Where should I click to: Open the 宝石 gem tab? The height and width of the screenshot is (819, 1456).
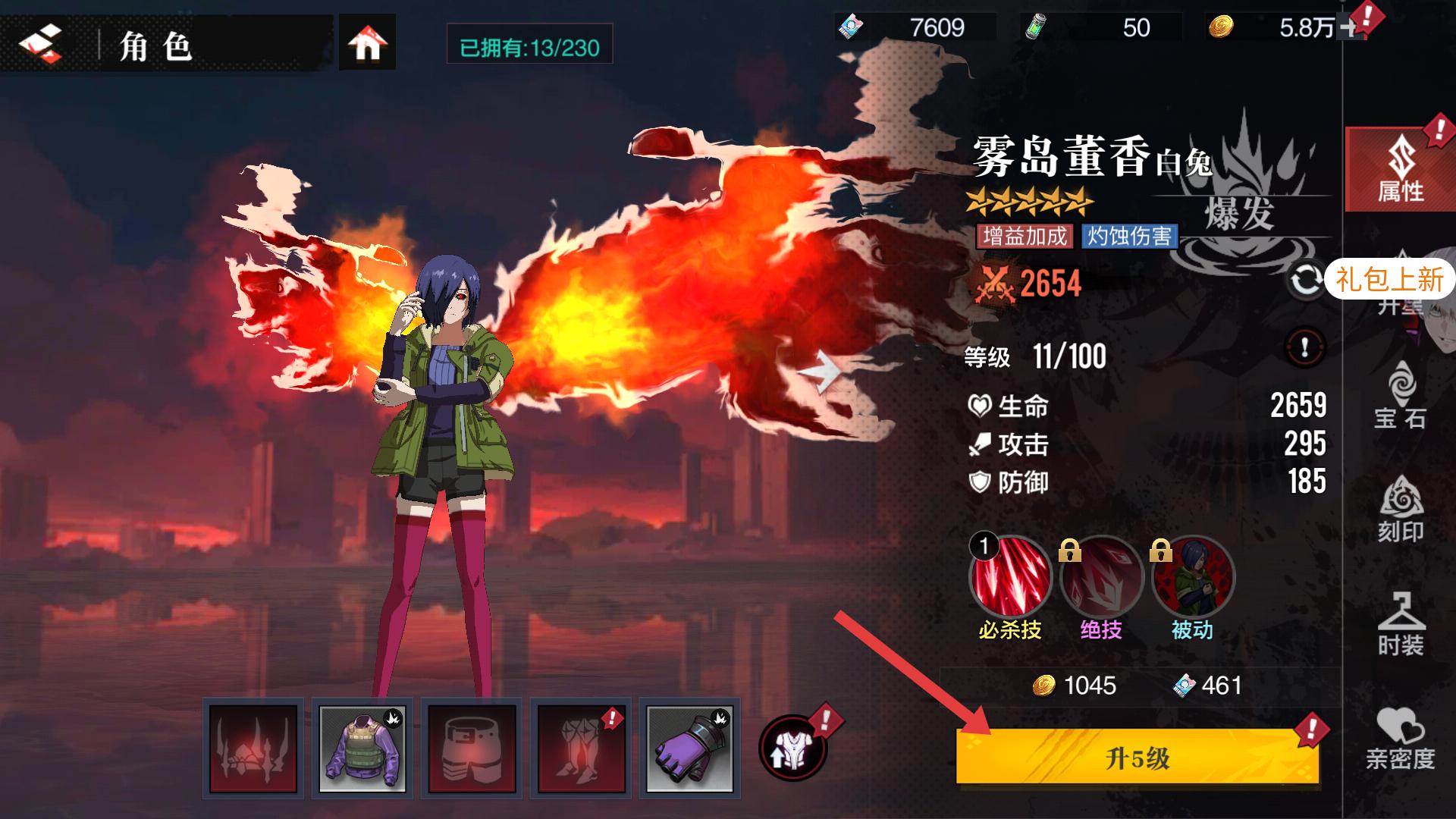[x=1400, y=395]
